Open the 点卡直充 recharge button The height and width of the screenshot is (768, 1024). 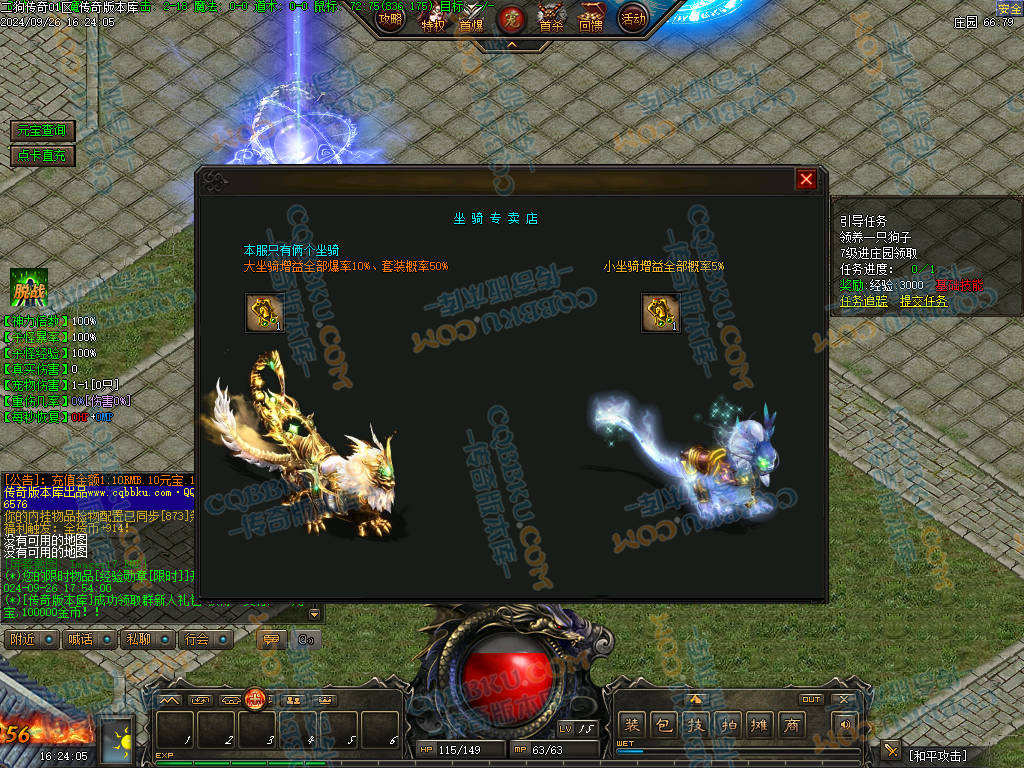(42, 155)
